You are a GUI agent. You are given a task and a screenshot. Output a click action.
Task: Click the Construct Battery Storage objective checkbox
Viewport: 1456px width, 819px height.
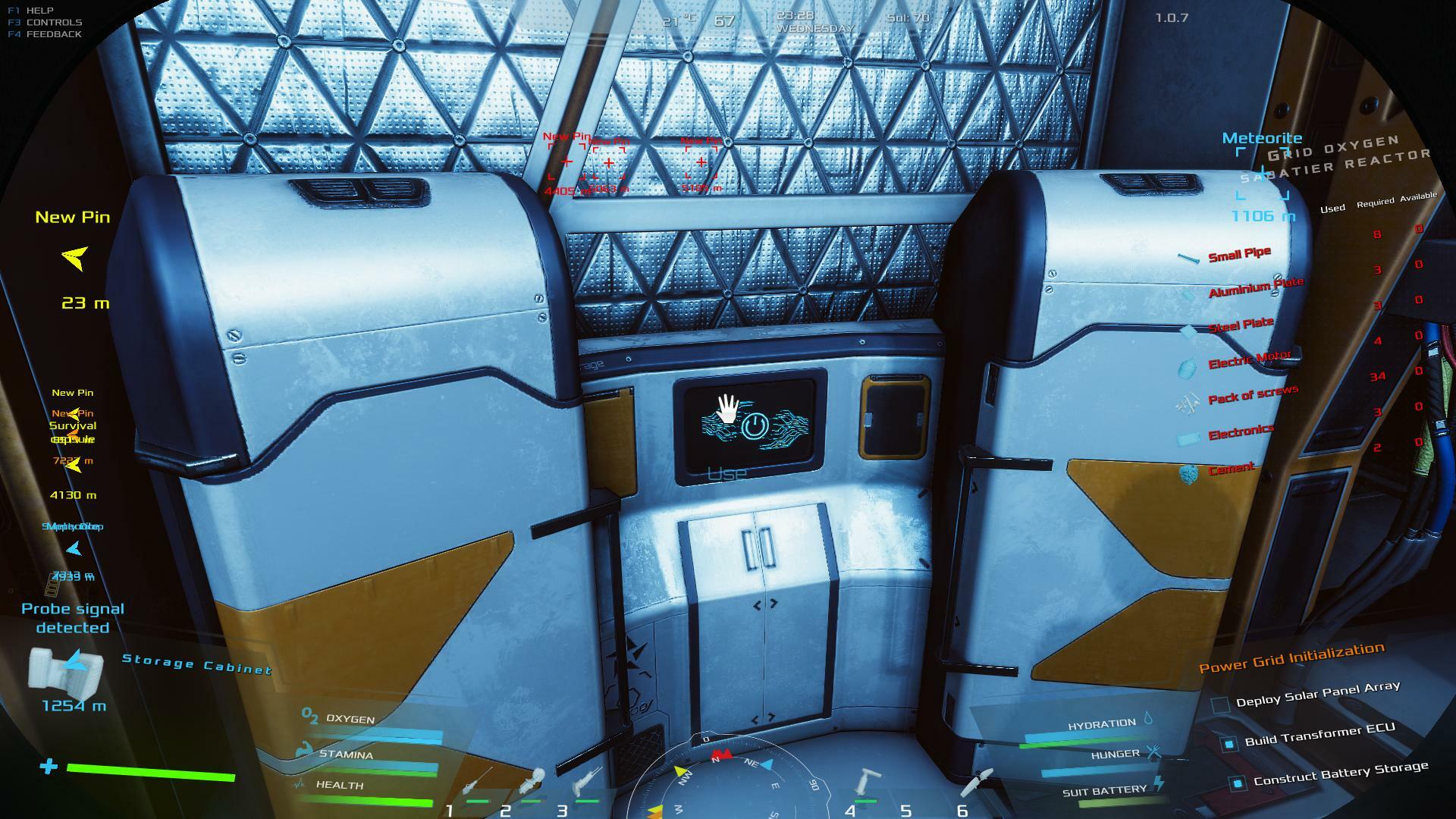tap(1238, 783)
